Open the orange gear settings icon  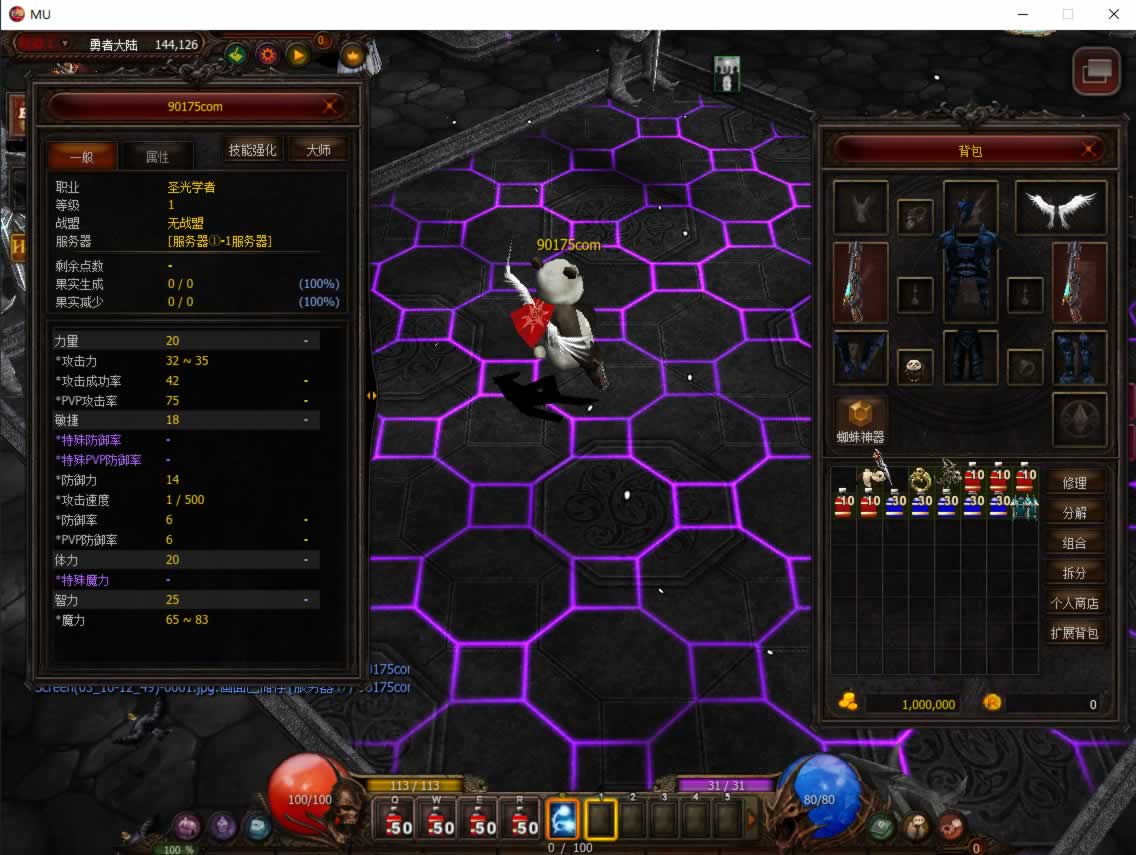pyautogui.click(x=267, y=55)
